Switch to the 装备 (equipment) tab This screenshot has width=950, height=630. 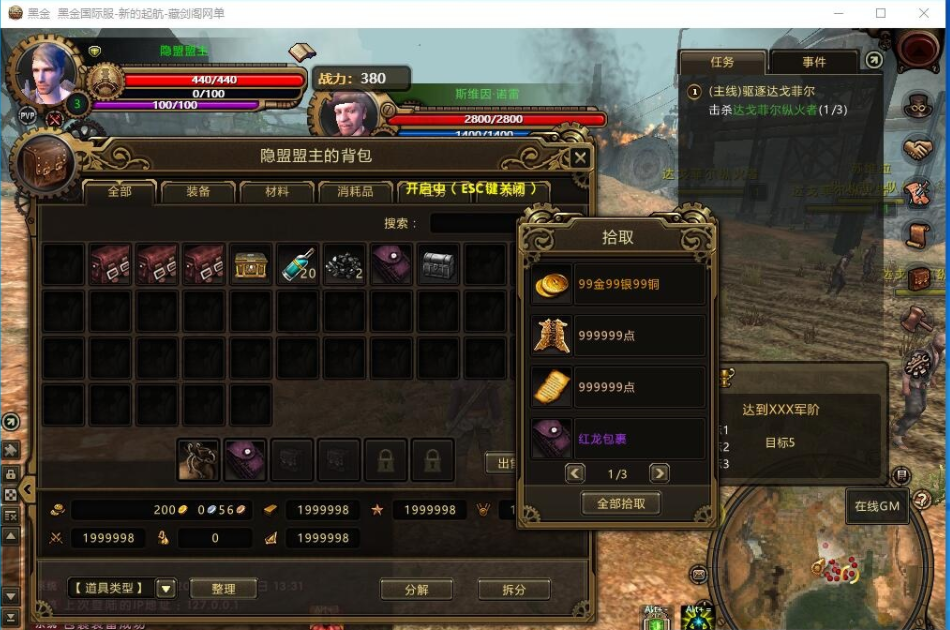[198, 191]
